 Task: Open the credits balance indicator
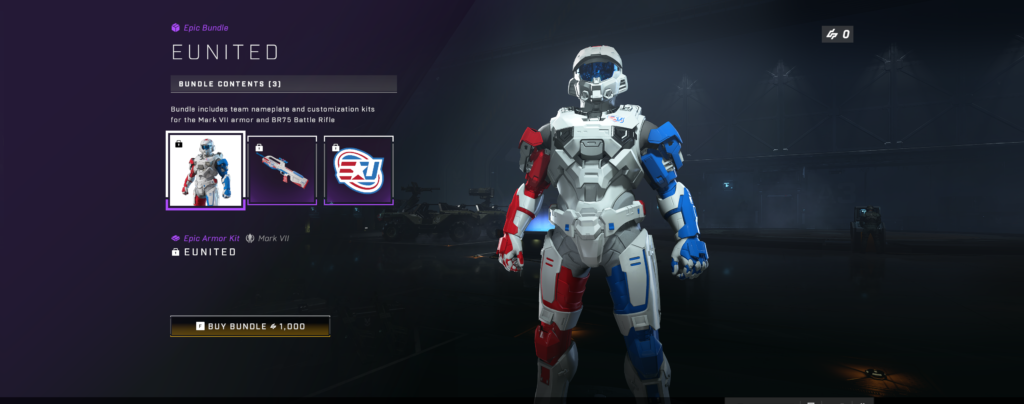click(837, 35)
